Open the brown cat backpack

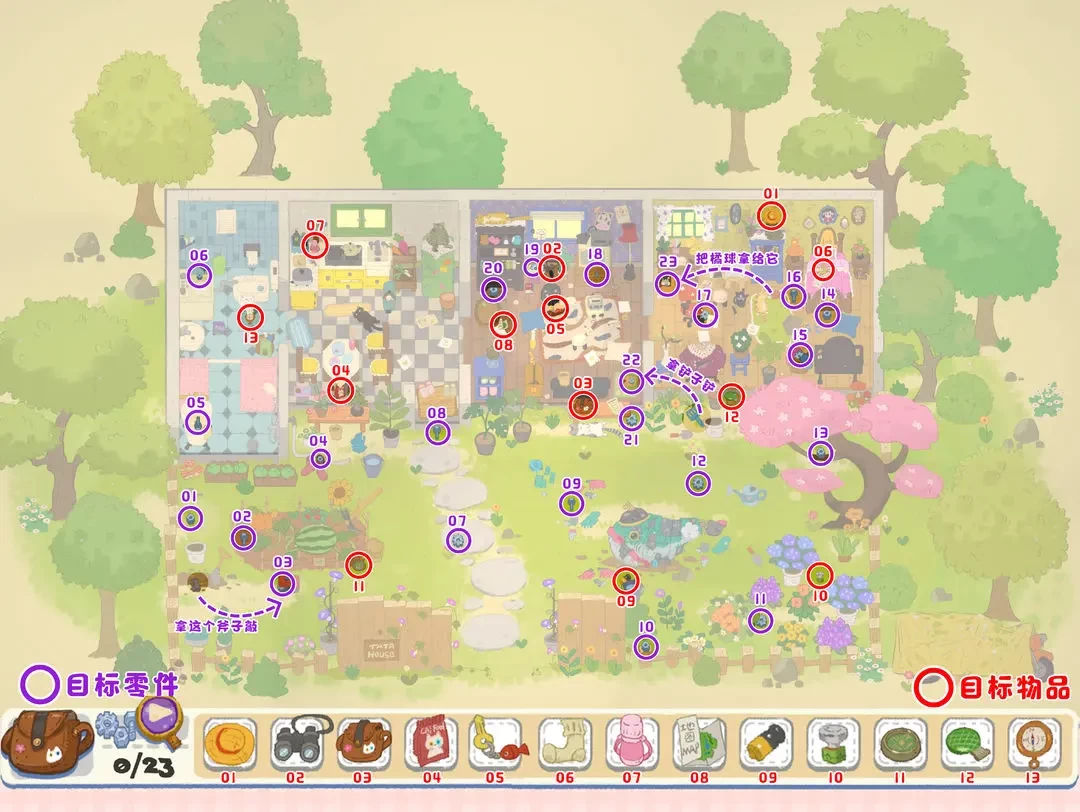click(47, 744)
